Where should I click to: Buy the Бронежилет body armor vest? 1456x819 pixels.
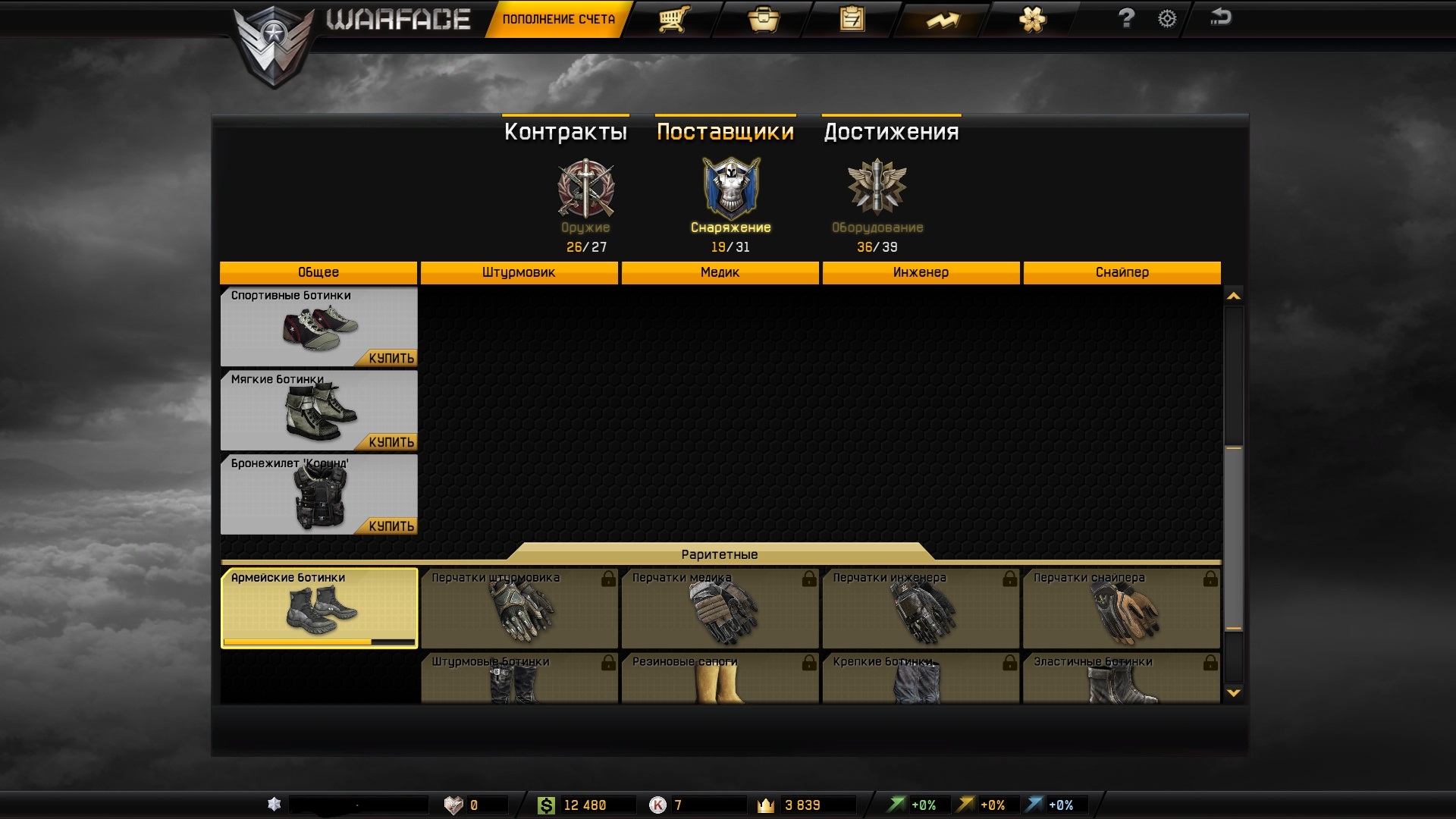[391, 526]
